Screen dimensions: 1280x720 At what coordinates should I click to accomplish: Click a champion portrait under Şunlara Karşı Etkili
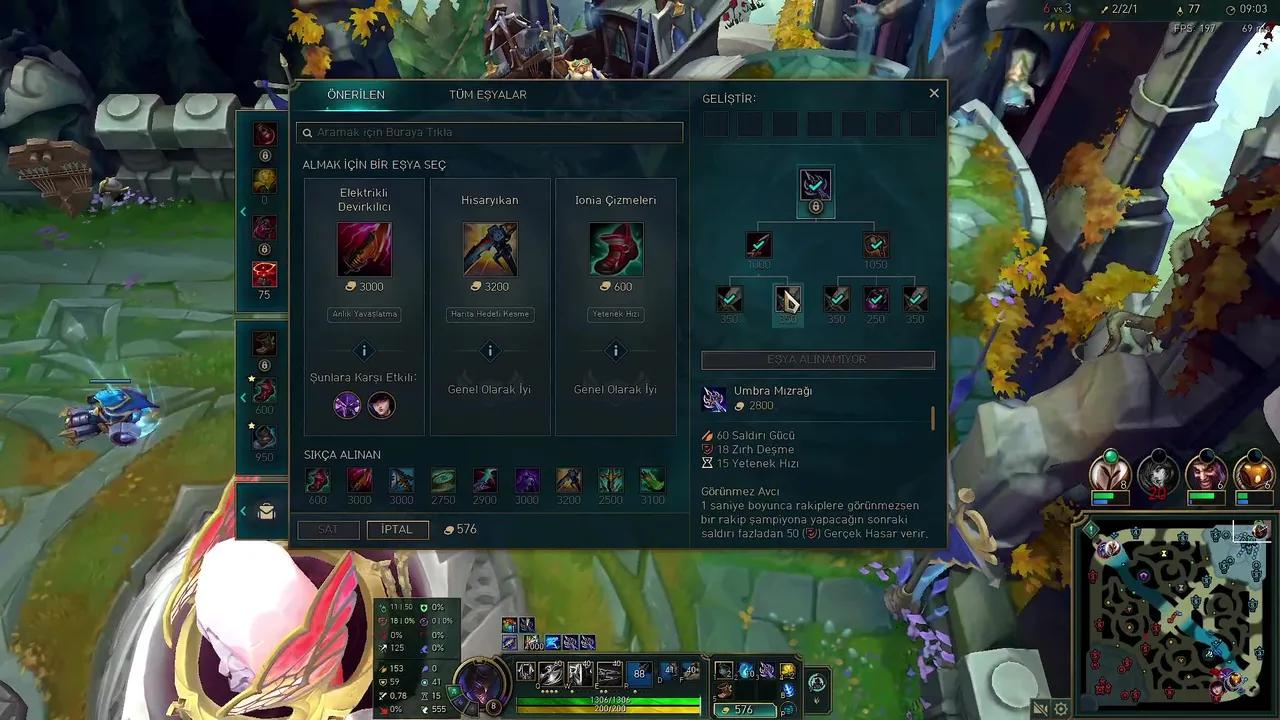point(347,404)
